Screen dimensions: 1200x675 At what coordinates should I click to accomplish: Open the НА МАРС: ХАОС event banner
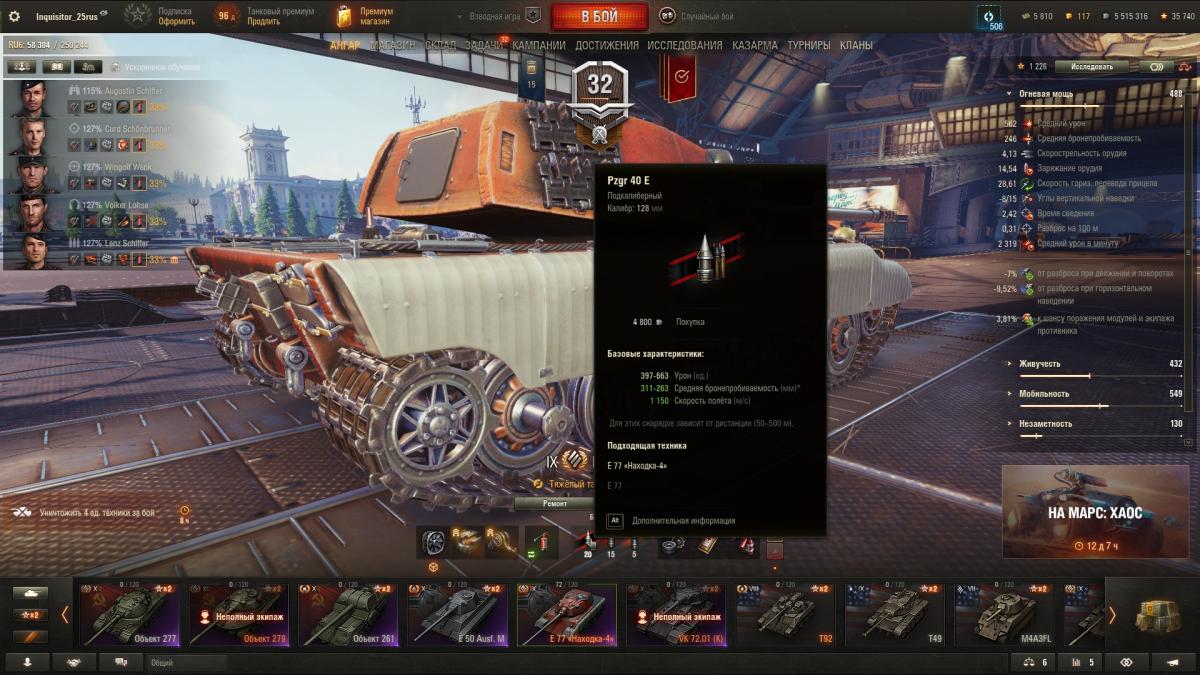[x=1095, y=512]
